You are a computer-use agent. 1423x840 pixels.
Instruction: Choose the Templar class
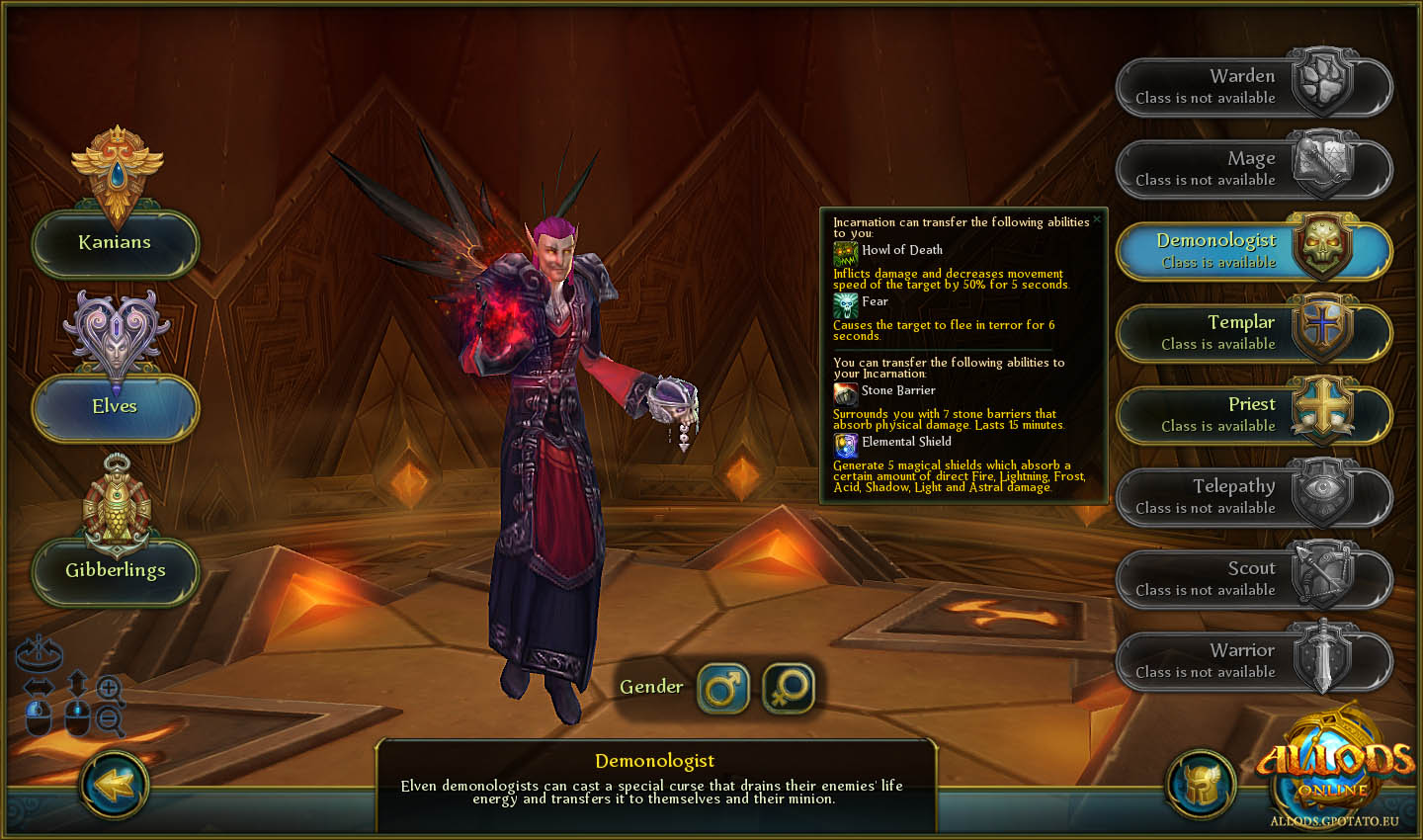[1253, 333]
